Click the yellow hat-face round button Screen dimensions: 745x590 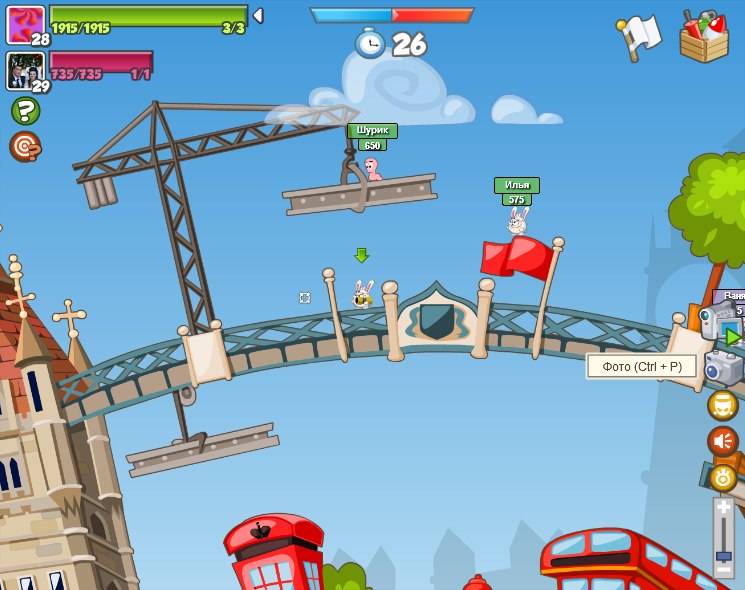(723, 405)
